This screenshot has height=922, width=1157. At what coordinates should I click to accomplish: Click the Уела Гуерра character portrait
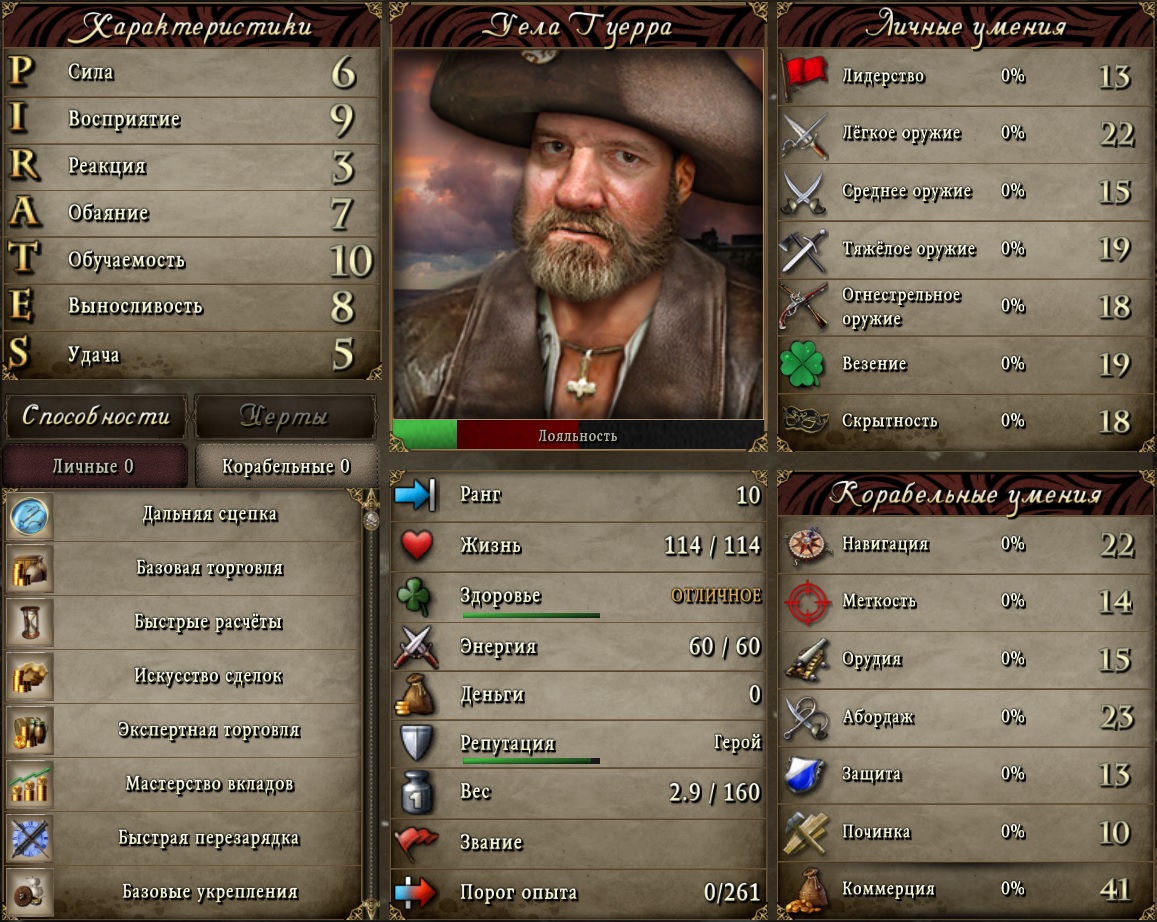(x=578, y=235)
